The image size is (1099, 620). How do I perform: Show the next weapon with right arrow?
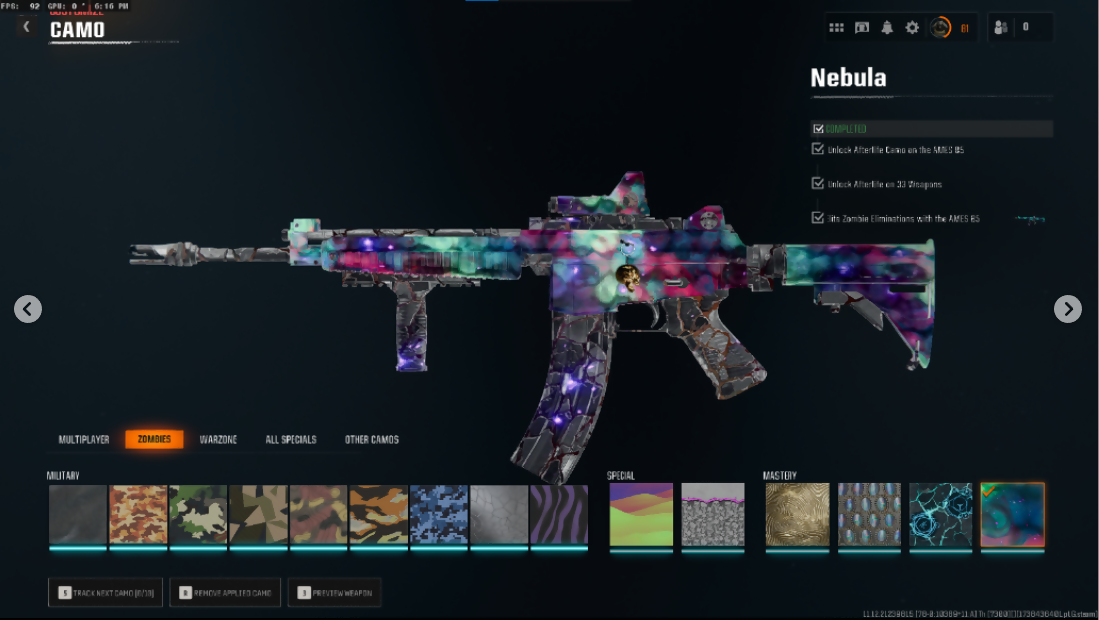[x=1068, y=309]
